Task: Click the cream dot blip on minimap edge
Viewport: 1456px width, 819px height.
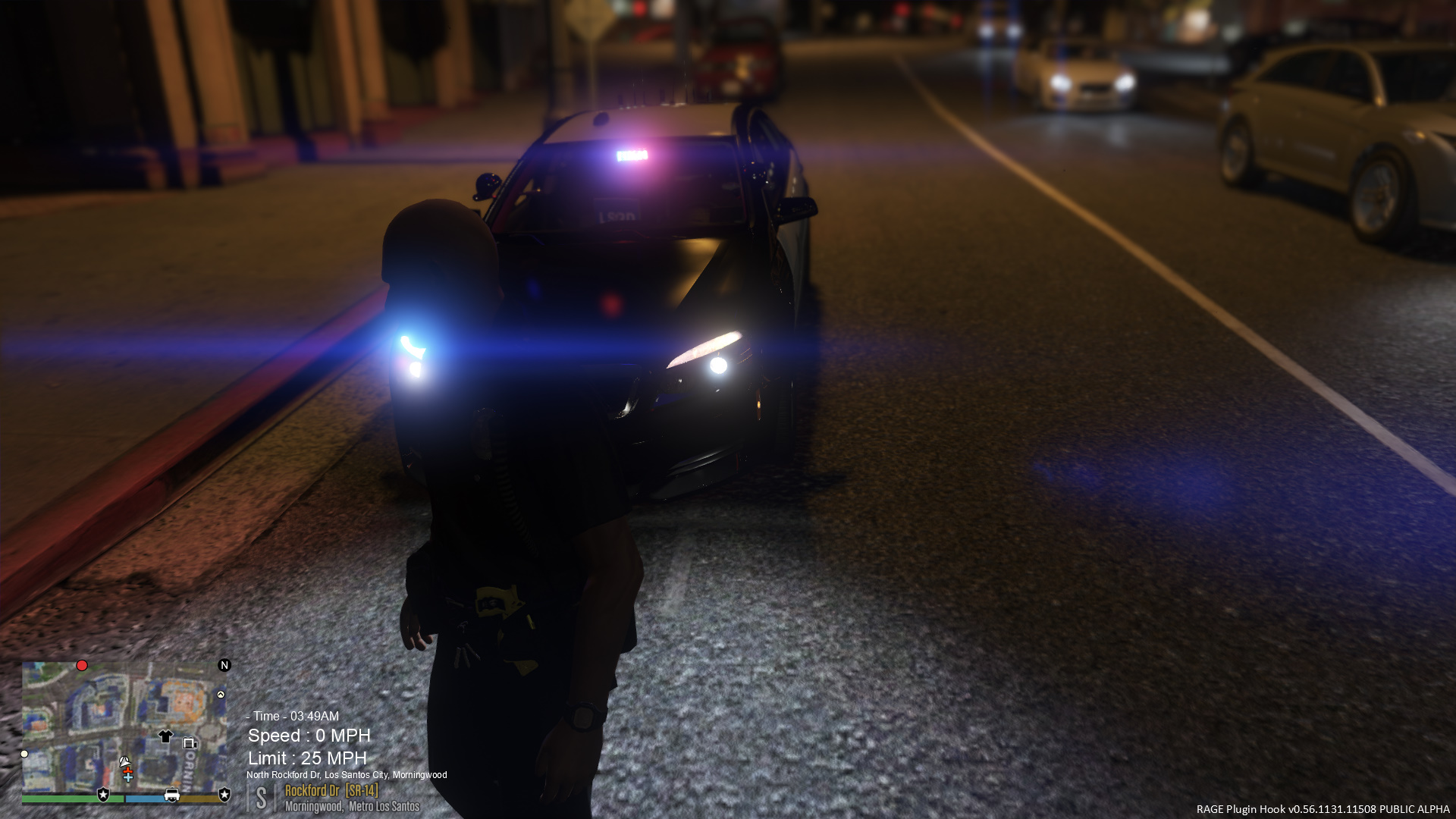Action: (24, 754)
